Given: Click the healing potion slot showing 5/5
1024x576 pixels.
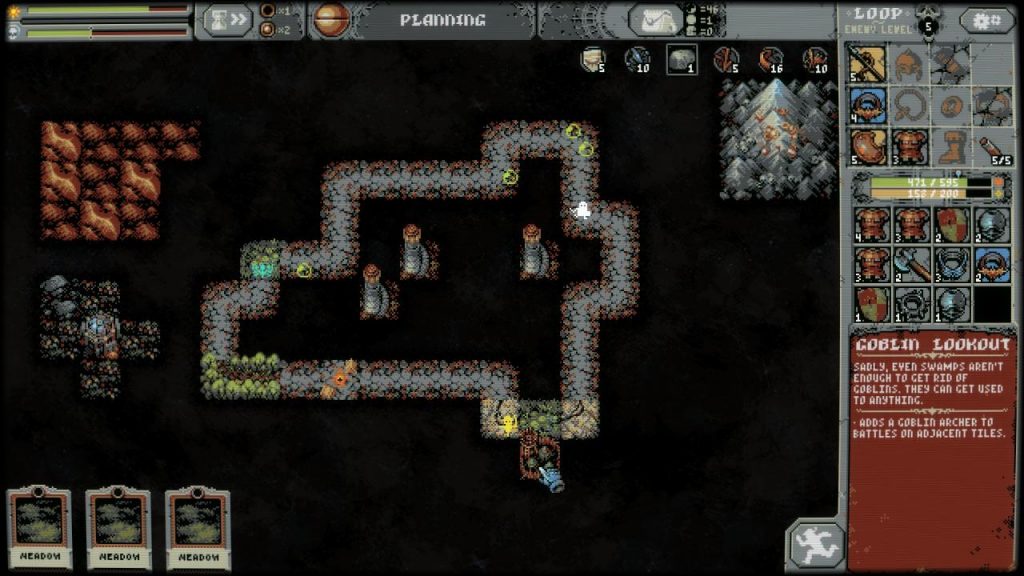Looking at the screenshot, I should 991,146.
